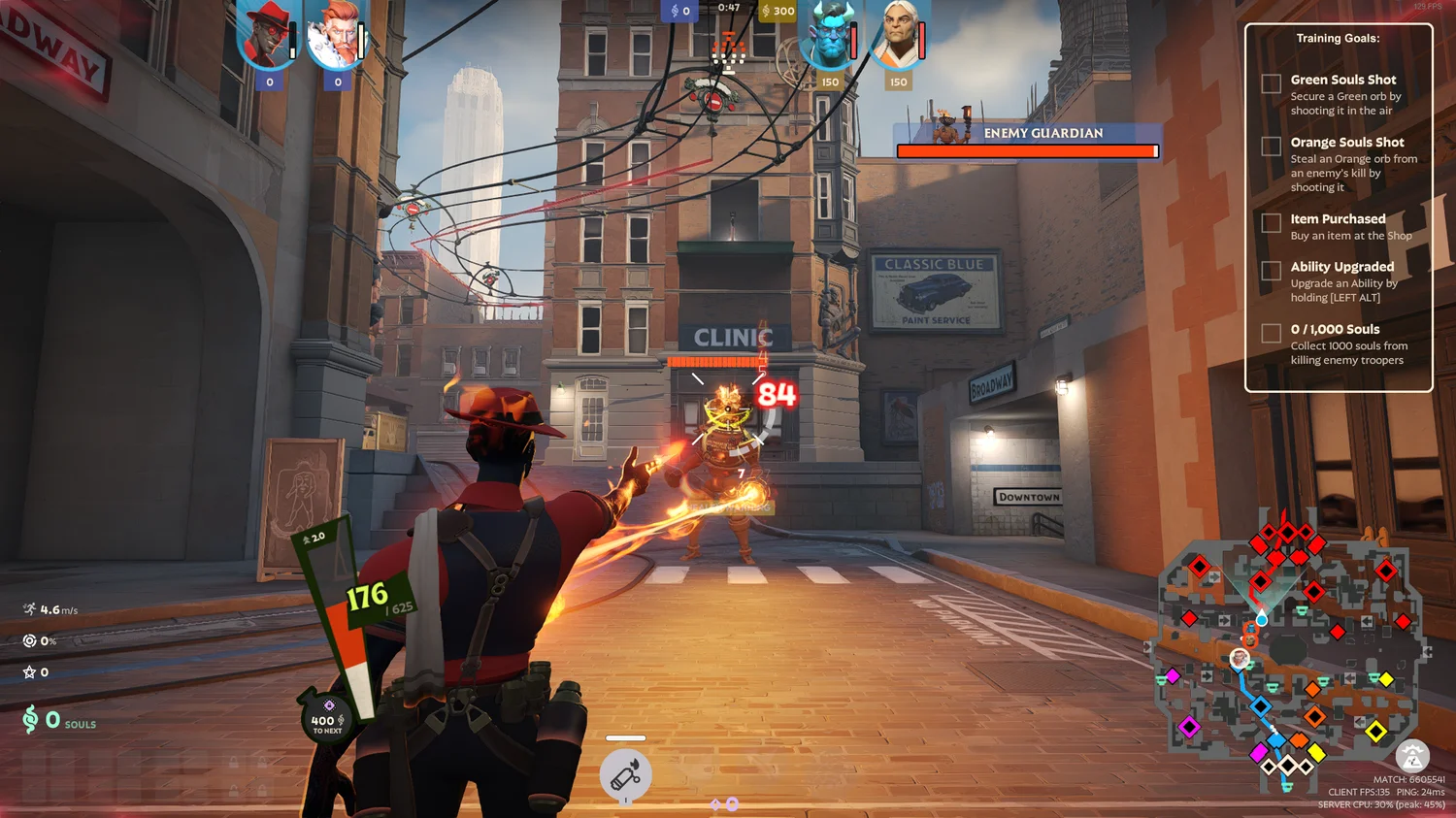The height and width of the screenshot is (818, 1456).
Task: Select the star rating icon
Action: (x=28, y=671)
